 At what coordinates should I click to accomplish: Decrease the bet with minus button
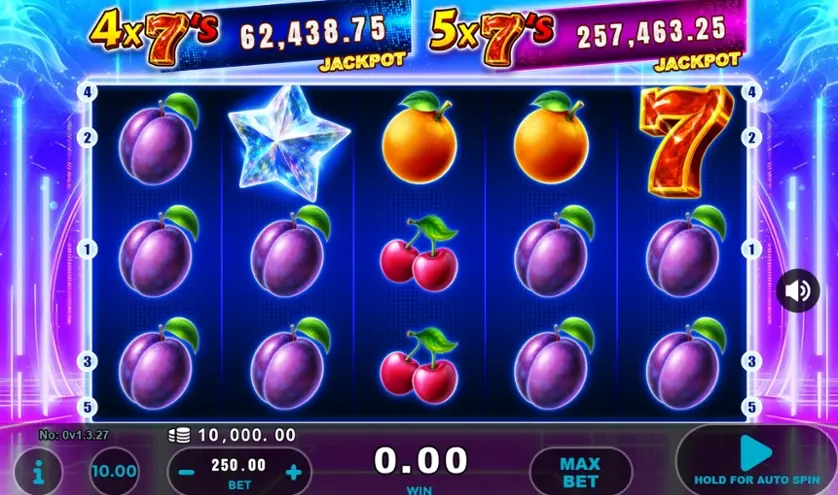(187, 472)
